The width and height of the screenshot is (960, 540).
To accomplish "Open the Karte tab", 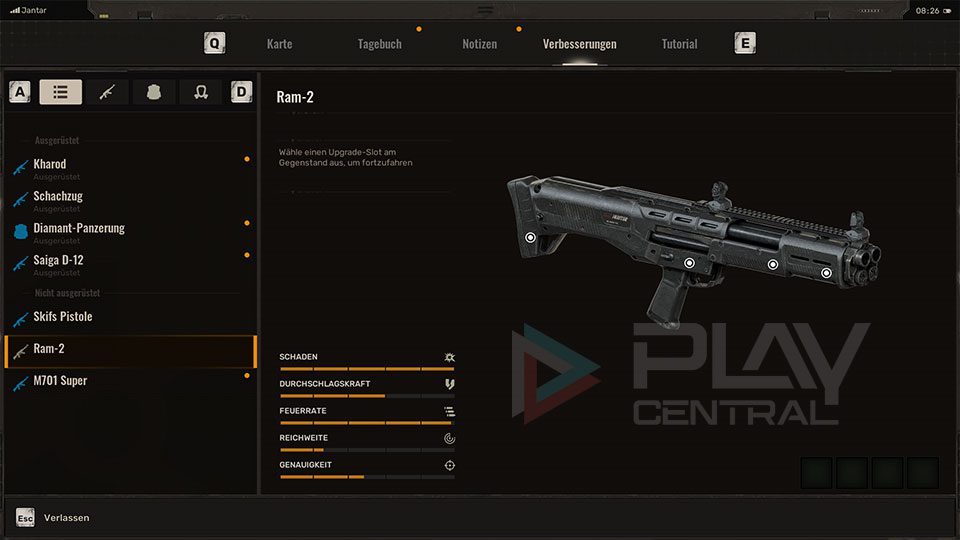I will tap(279, 44).
